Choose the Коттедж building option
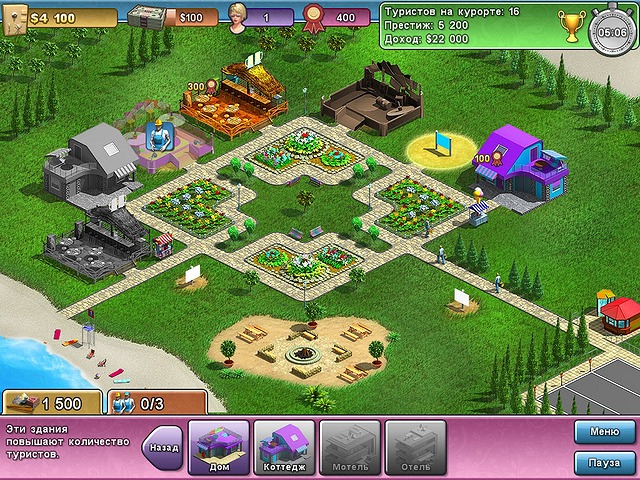Viewport: 640px width, 480px height. coord(284,446)
